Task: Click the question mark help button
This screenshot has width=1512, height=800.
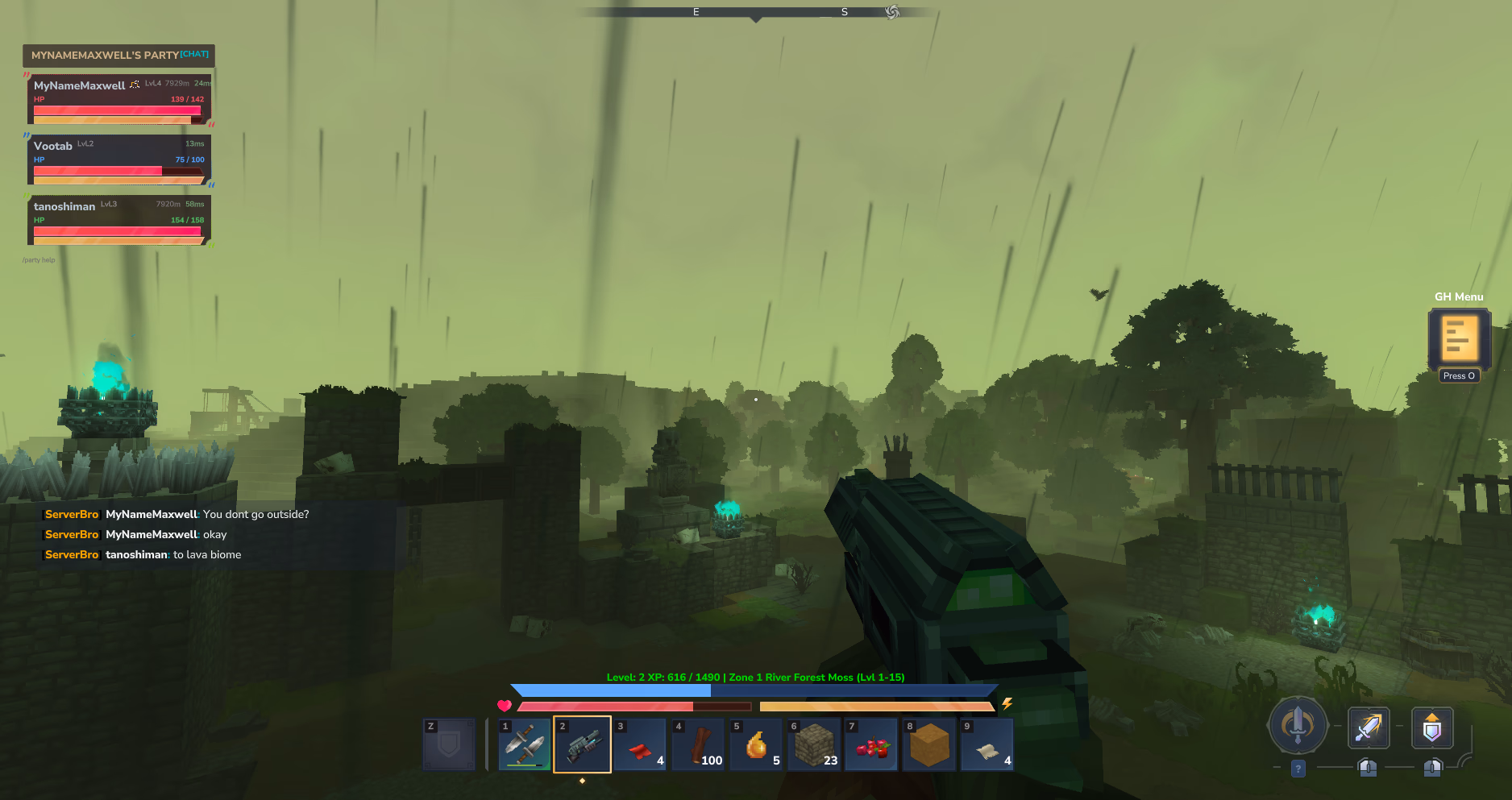Action: tap(1298, 769)
